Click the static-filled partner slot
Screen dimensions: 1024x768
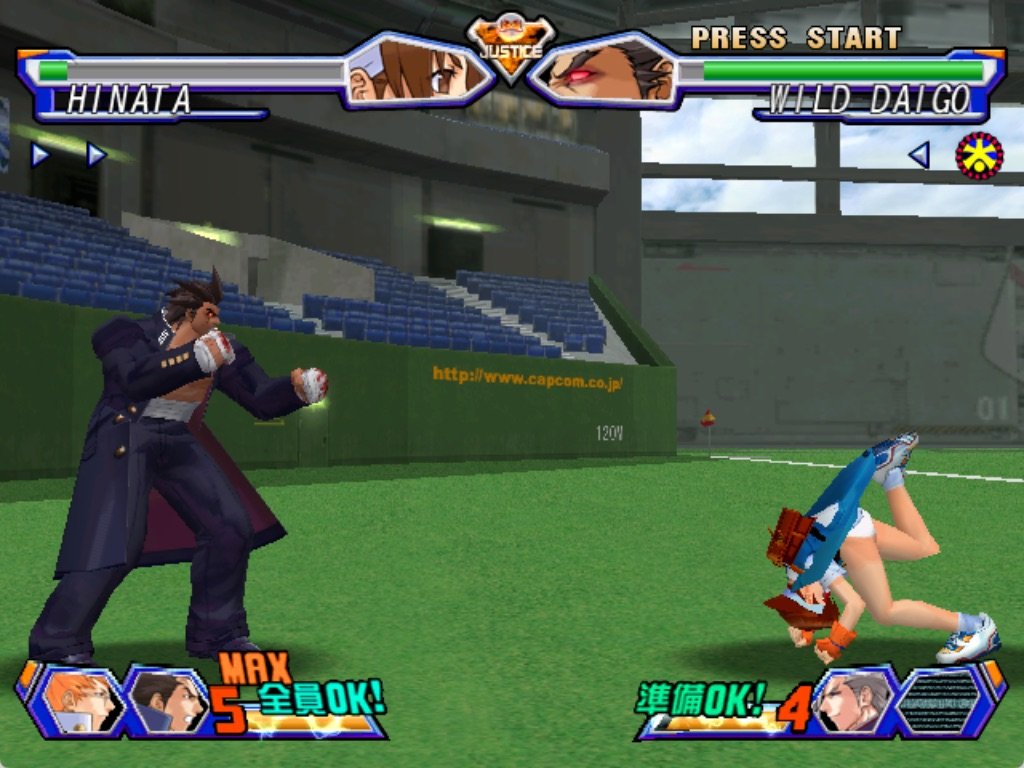pos(940,700)
